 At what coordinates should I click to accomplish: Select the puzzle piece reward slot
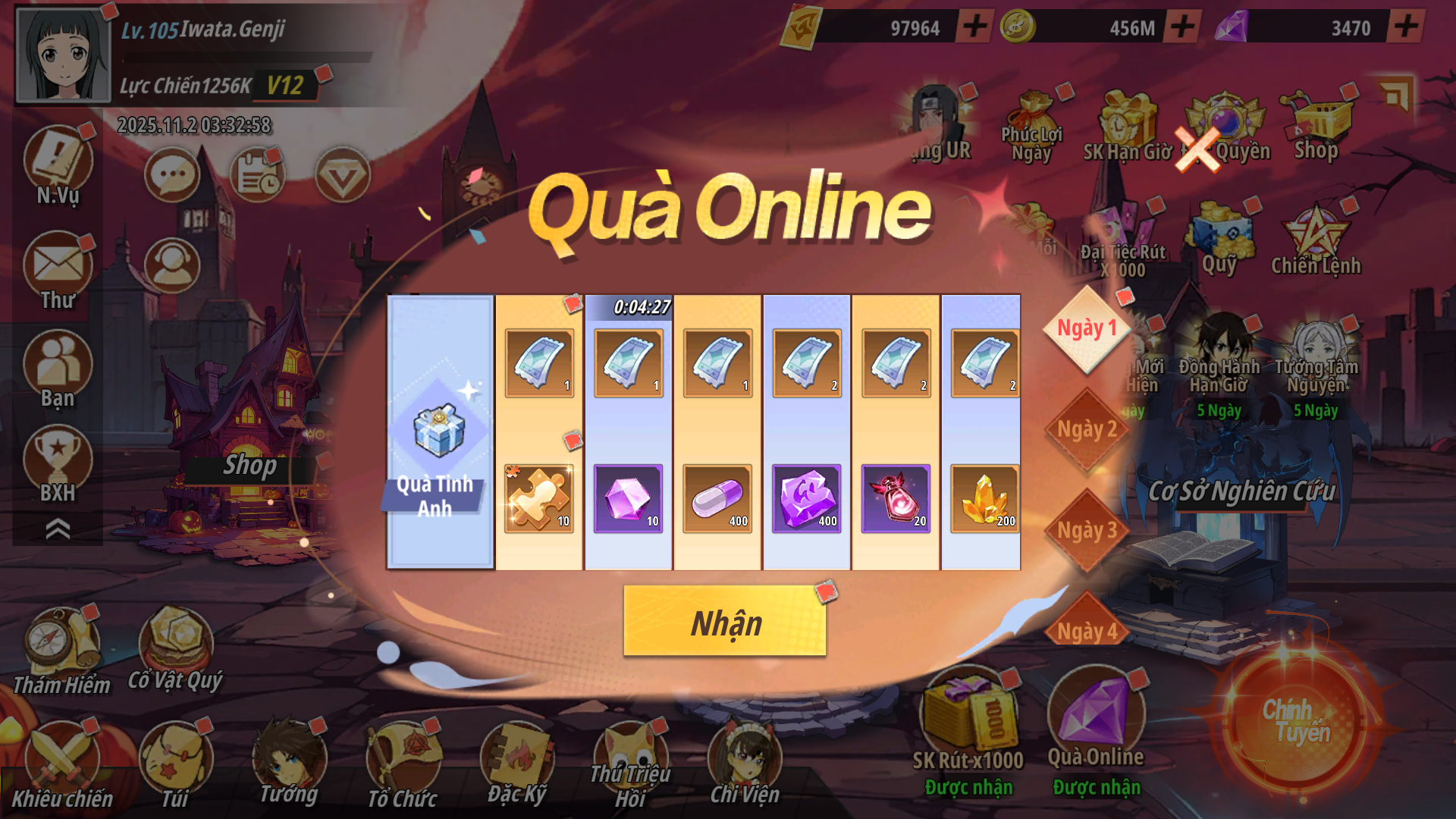point(538,498)
